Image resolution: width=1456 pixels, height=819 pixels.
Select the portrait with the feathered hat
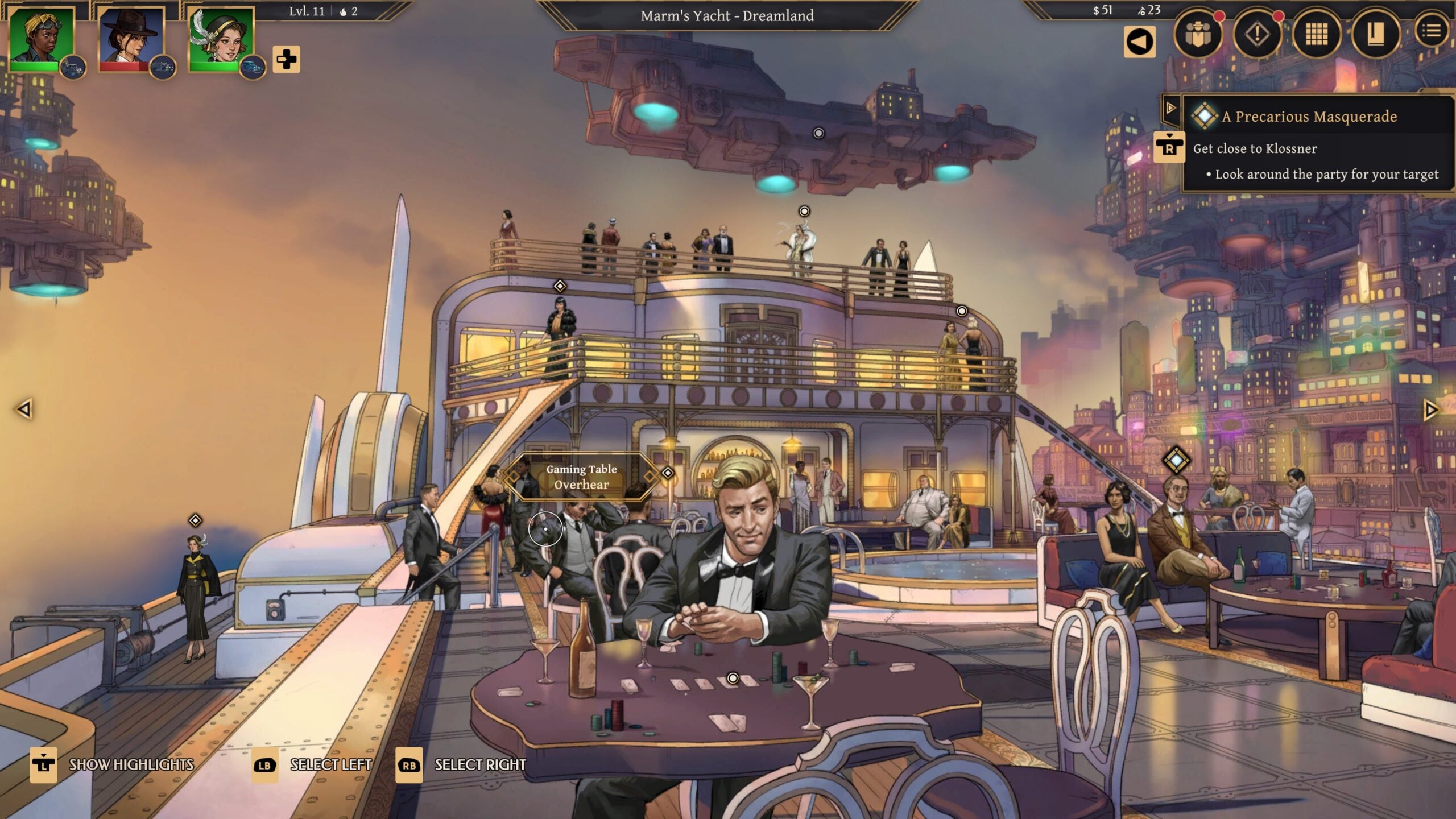pos(221,39)
